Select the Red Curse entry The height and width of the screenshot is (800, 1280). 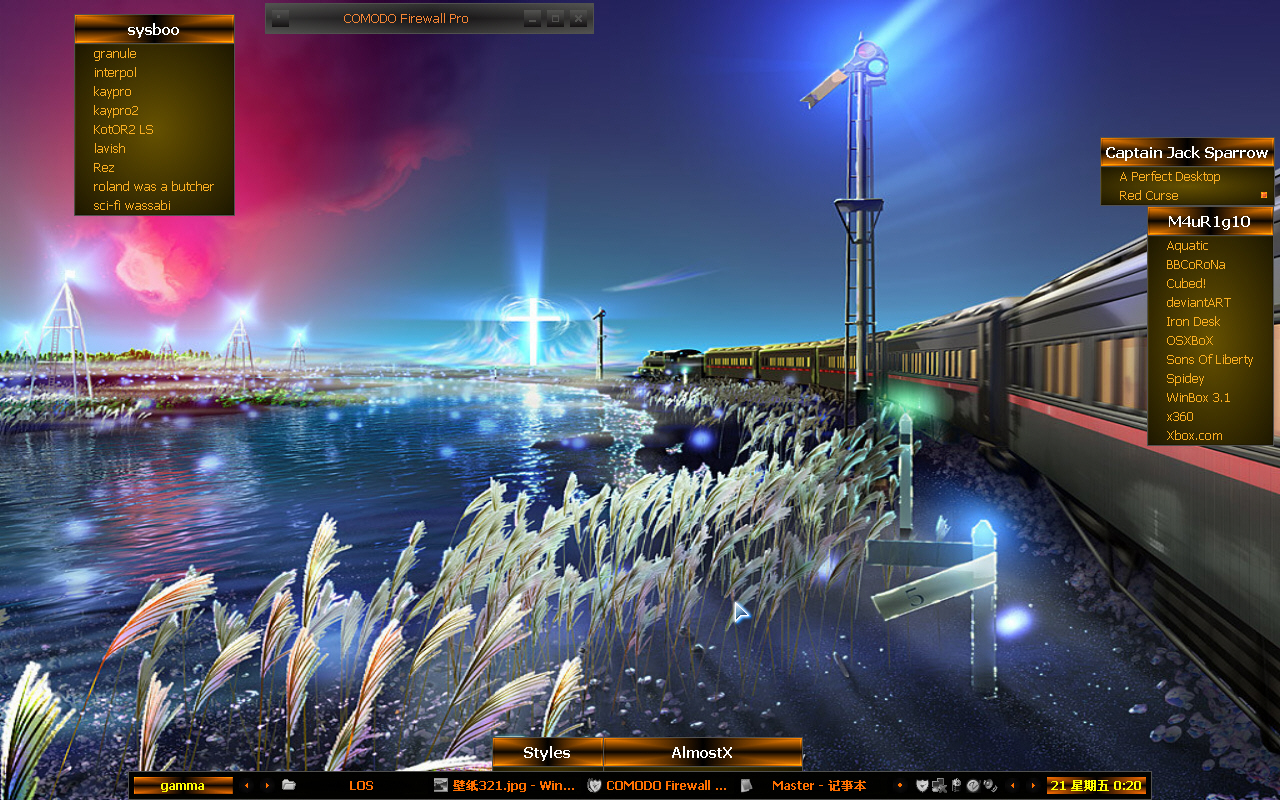pyautogui.click(x=1148, y=196)
